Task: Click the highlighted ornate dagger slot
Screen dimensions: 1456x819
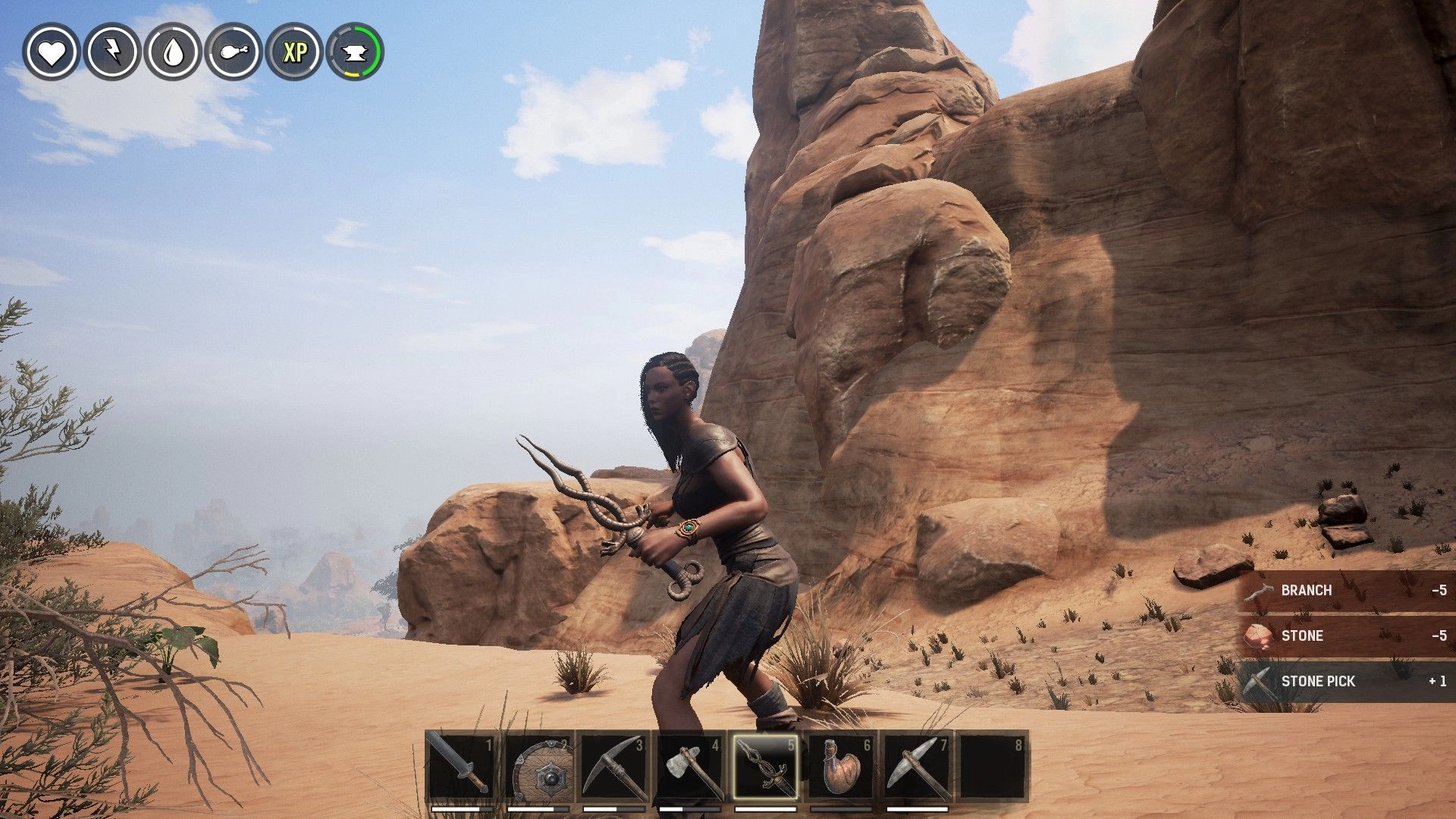Action: tap(765, 766)
